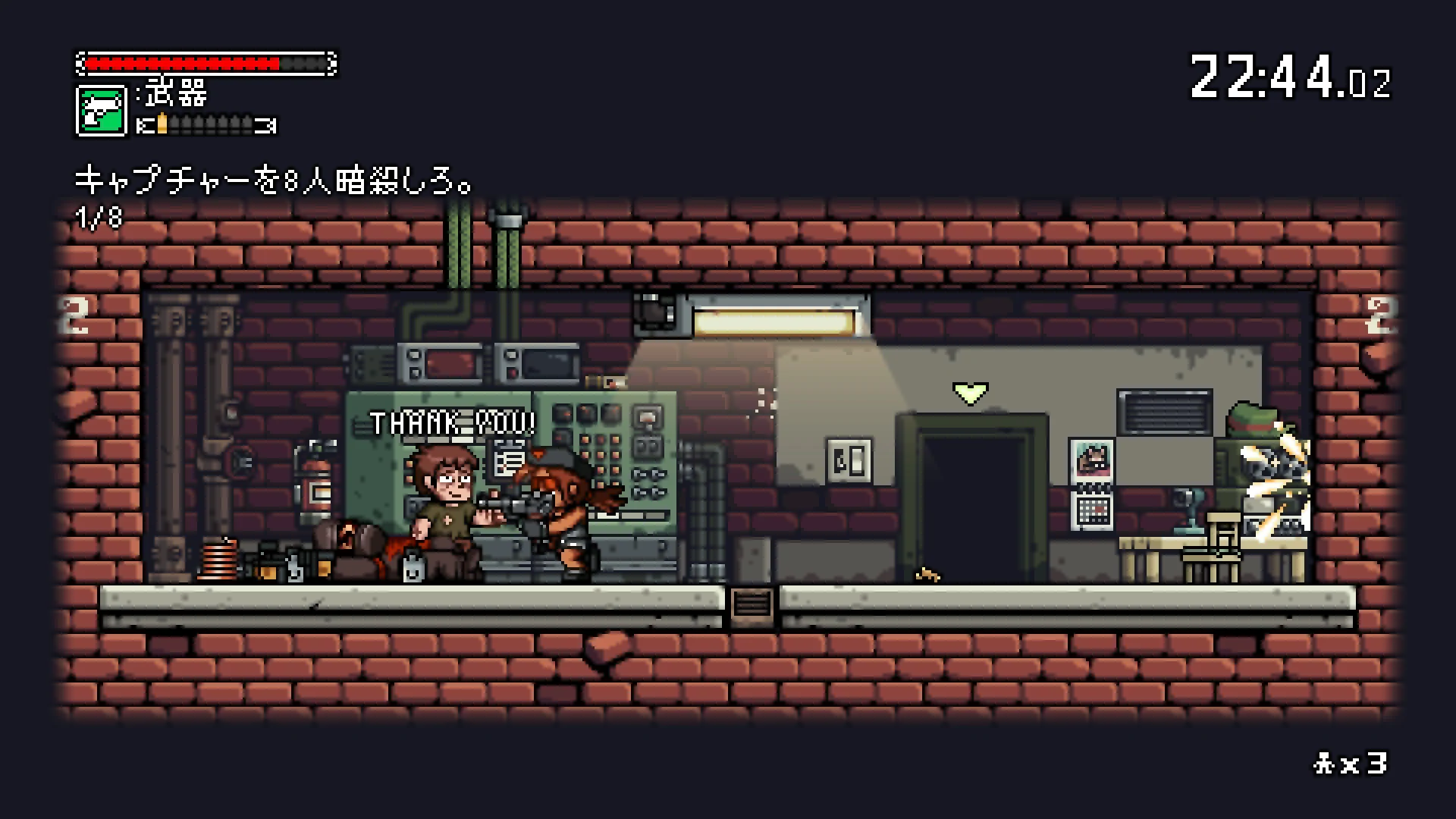Select the pistol weapon icon in the HUD
1456x819 pixels.
(x=101, y=110)
